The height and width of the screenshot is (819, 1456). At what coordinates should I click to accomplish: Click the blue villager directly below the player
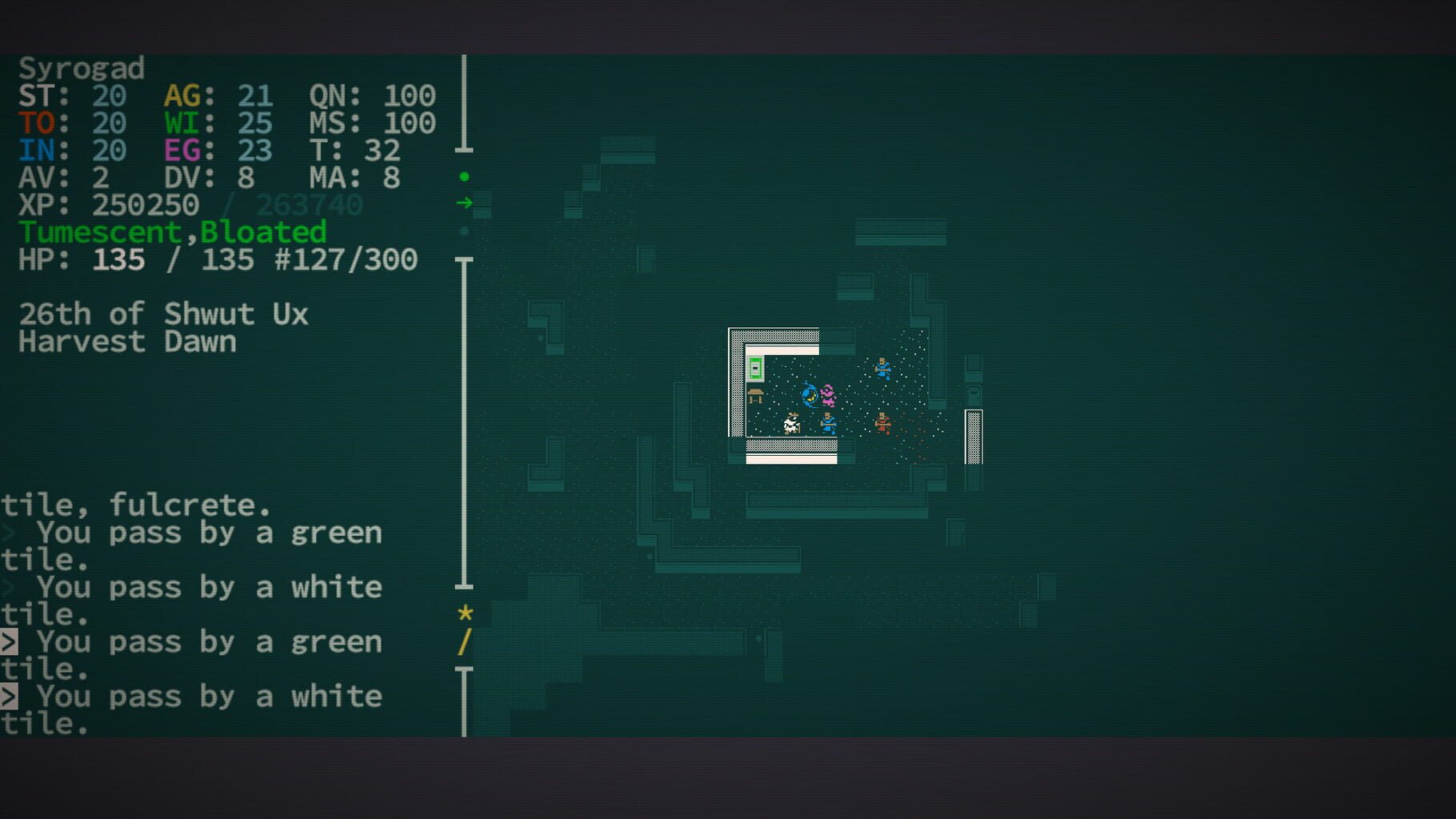pos(827,422)
